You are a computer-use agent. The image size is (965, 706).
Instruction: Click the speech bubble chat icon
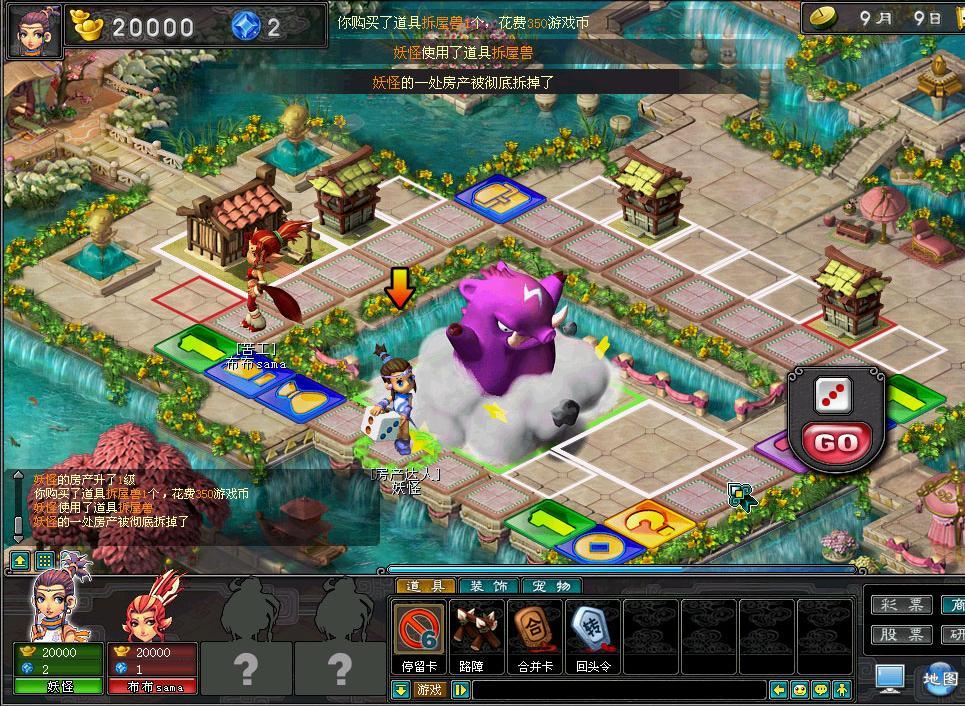[x=820, y=690]
